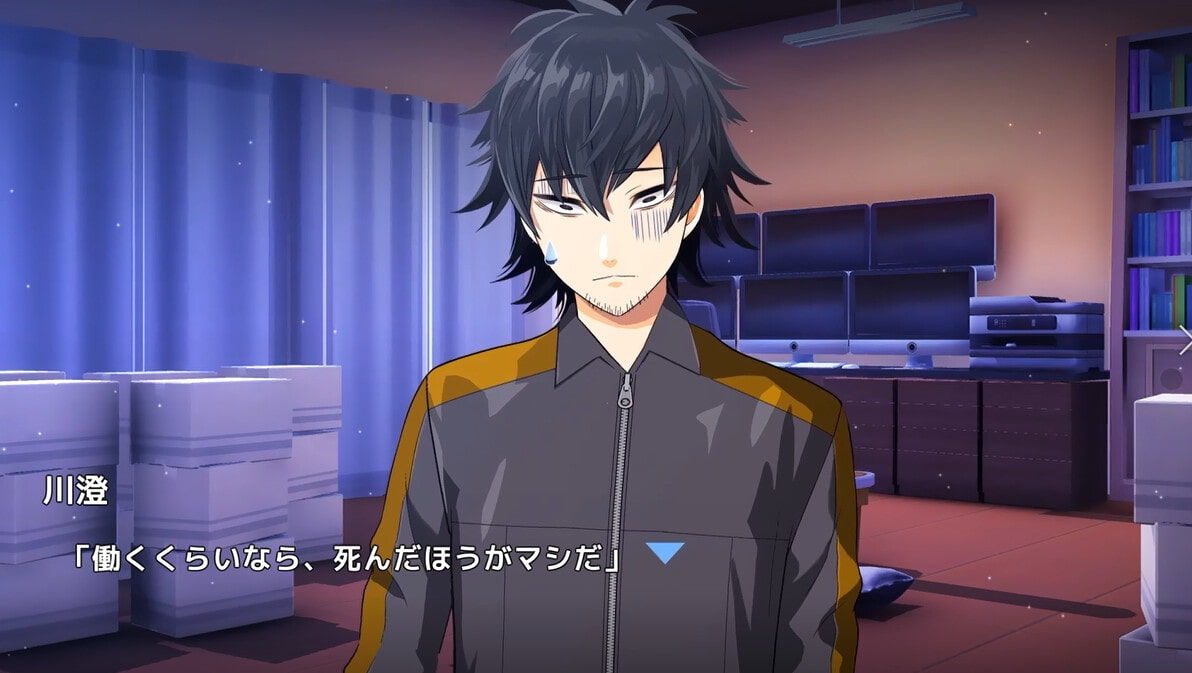Advance dialogue with the blue triangle indicator
The width and height of the screenshot is (1192, 673).
click(664, 553)
